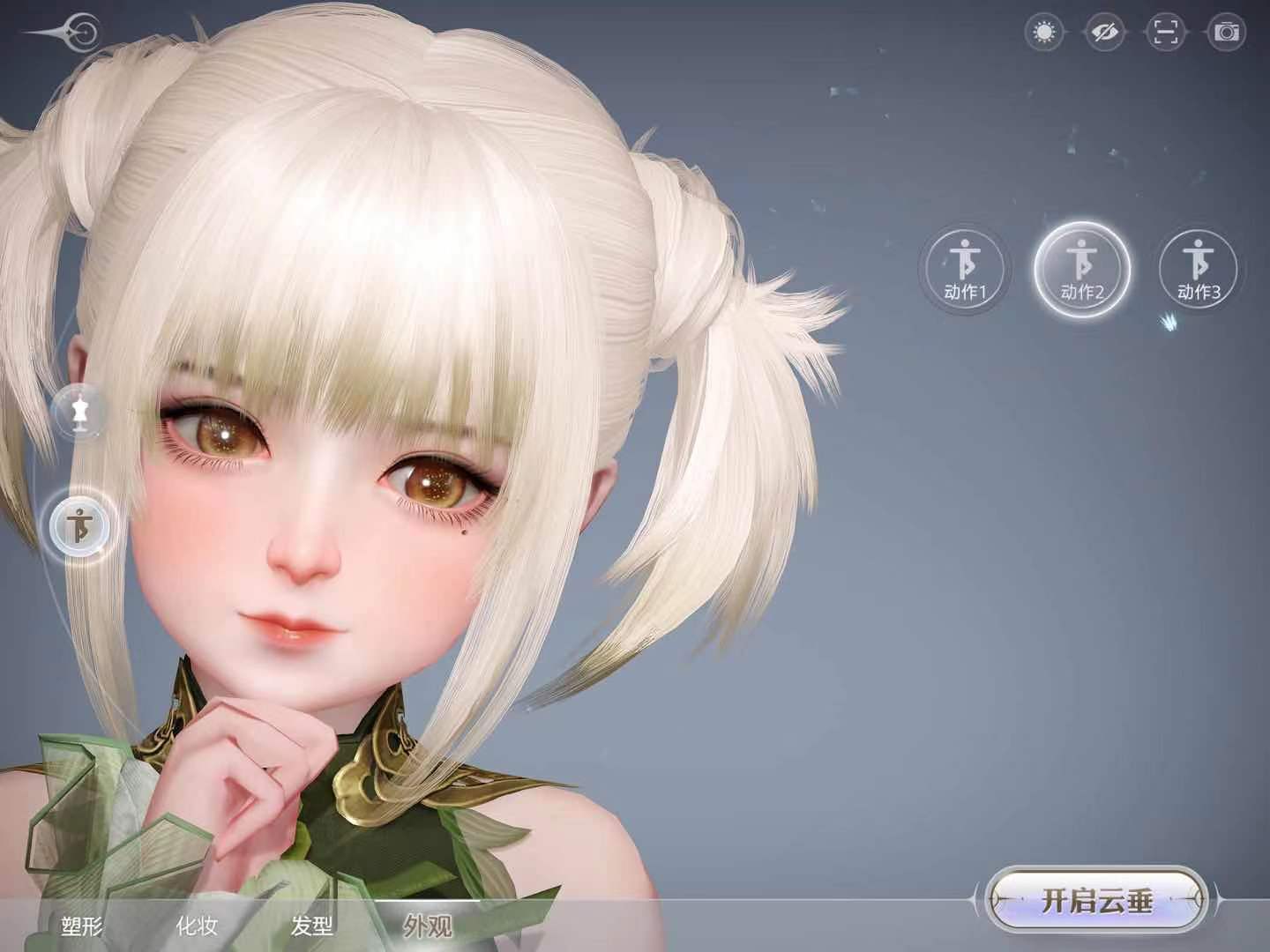View the 外观 appearance tab
Screen dimensions: 1270x952
click(x=430, y=926)
